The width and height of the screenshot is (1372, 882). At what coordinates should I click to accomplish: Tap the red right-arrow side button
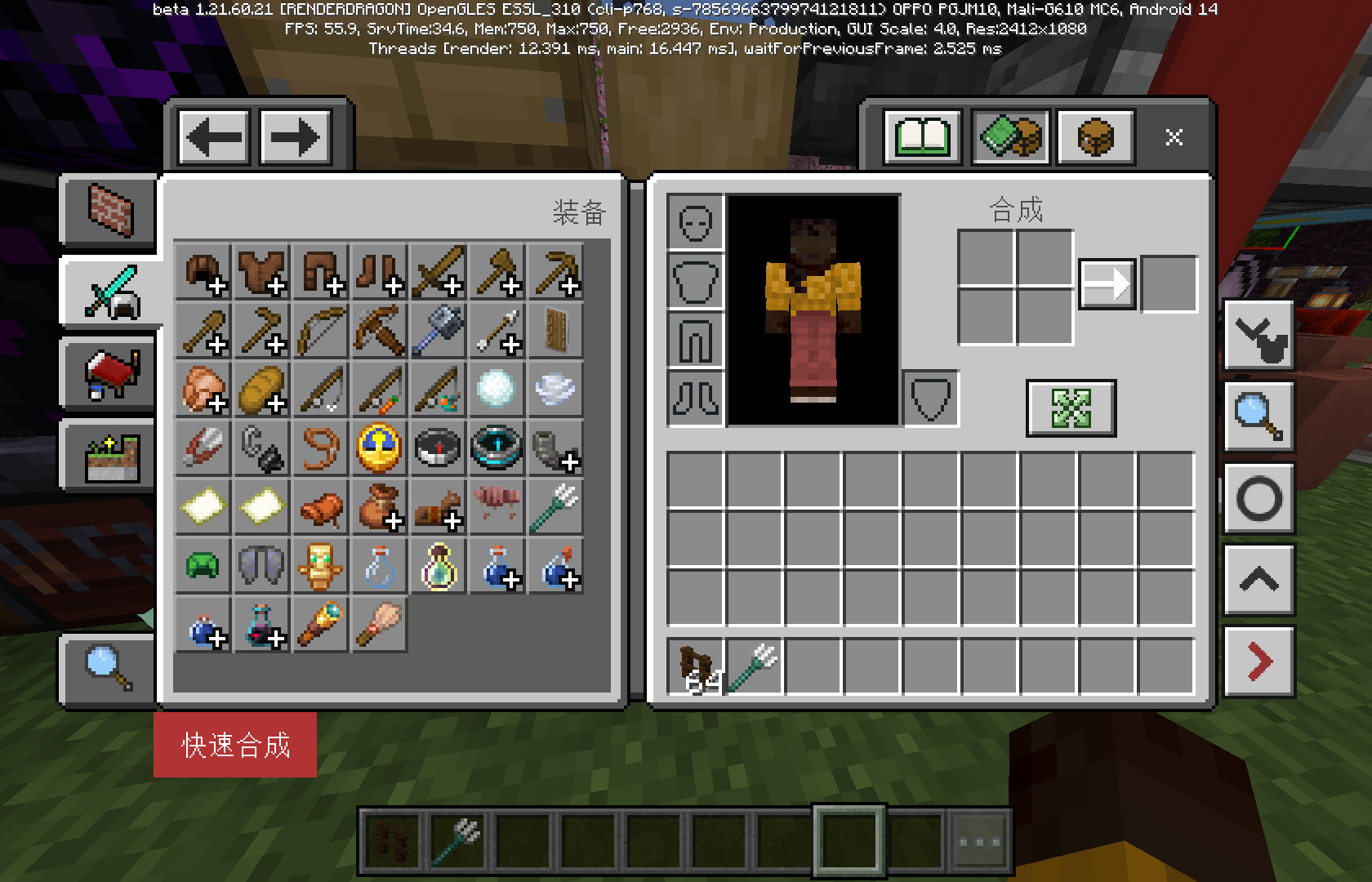coord(1258,661)
